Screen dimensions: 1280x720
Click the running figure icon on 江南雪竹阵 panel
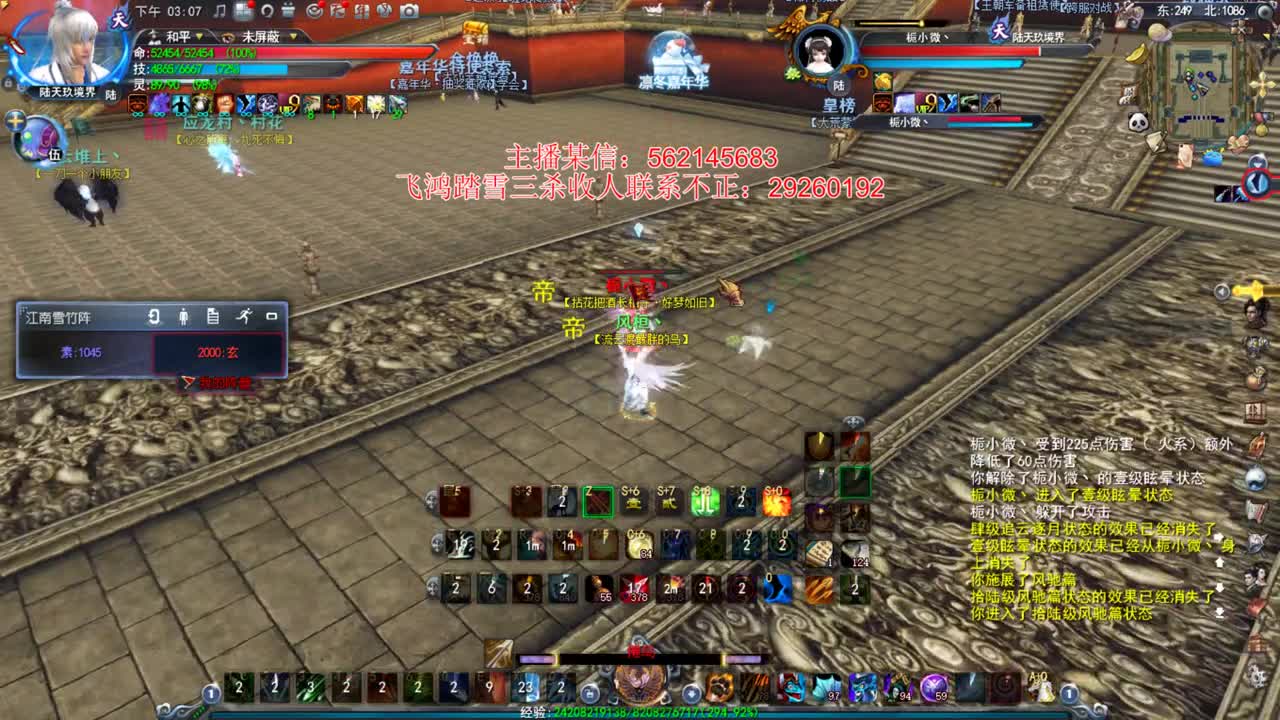click(245, 316)
